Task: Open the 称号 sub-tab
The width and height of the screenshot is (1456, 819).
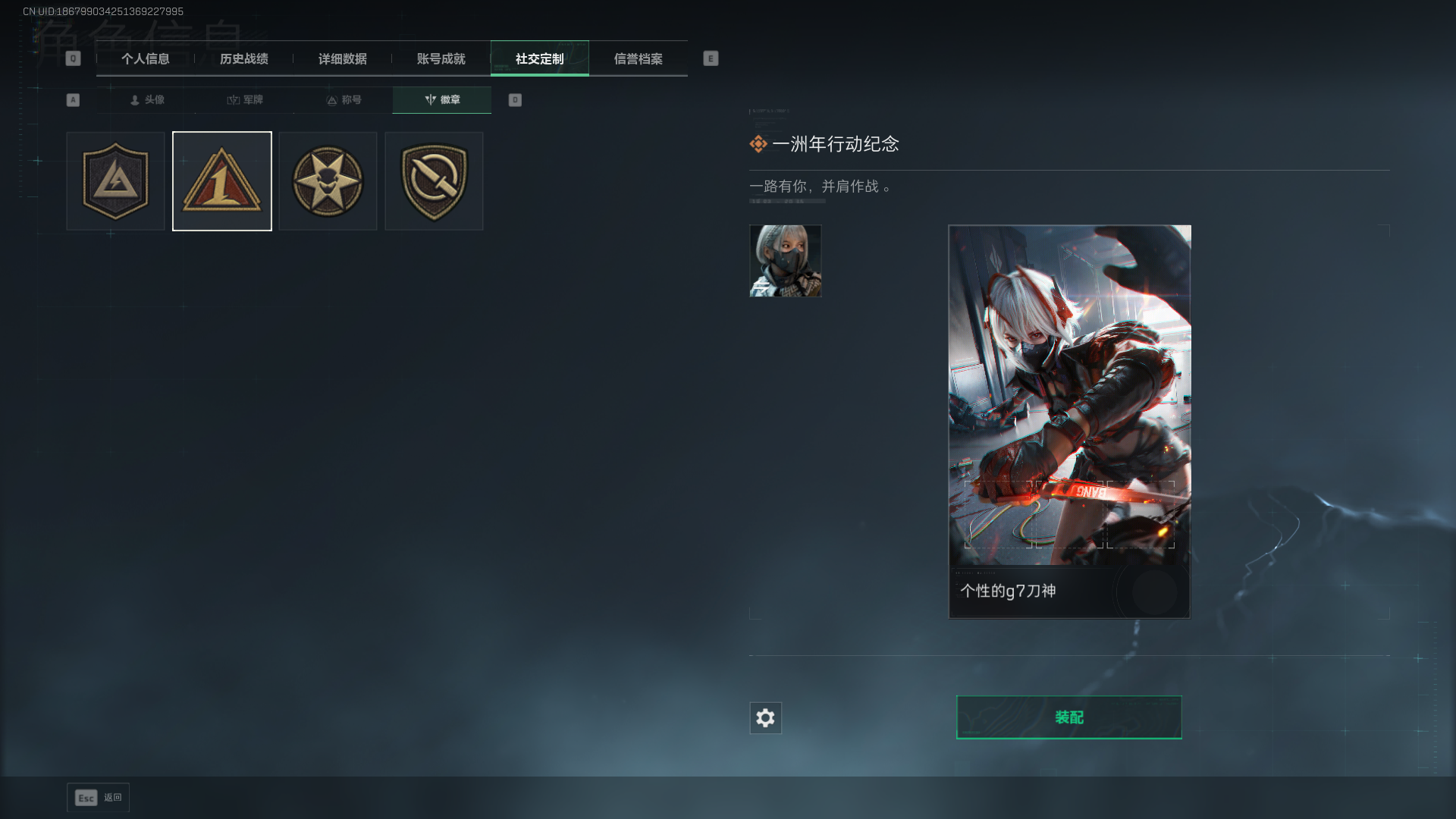Action: 344,100
